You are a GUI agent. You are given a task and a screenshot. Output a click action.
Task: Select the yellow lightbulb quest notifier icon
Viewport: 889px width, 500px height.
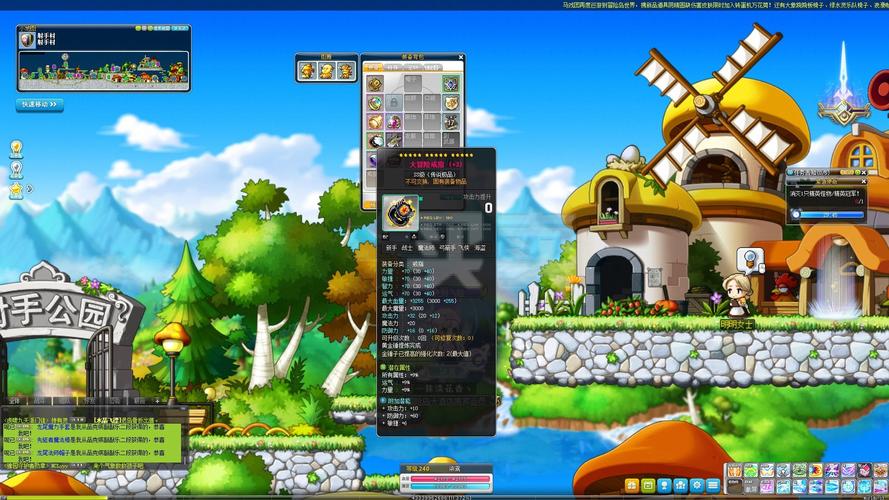(x=16, y=147)
